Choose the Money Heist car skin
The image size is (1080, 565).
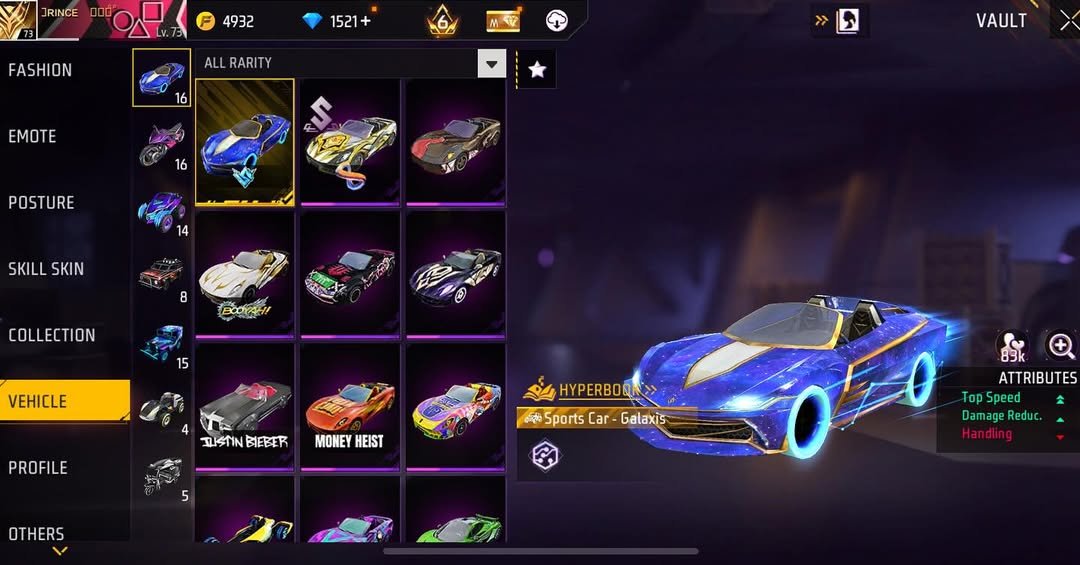click(350, 407)
